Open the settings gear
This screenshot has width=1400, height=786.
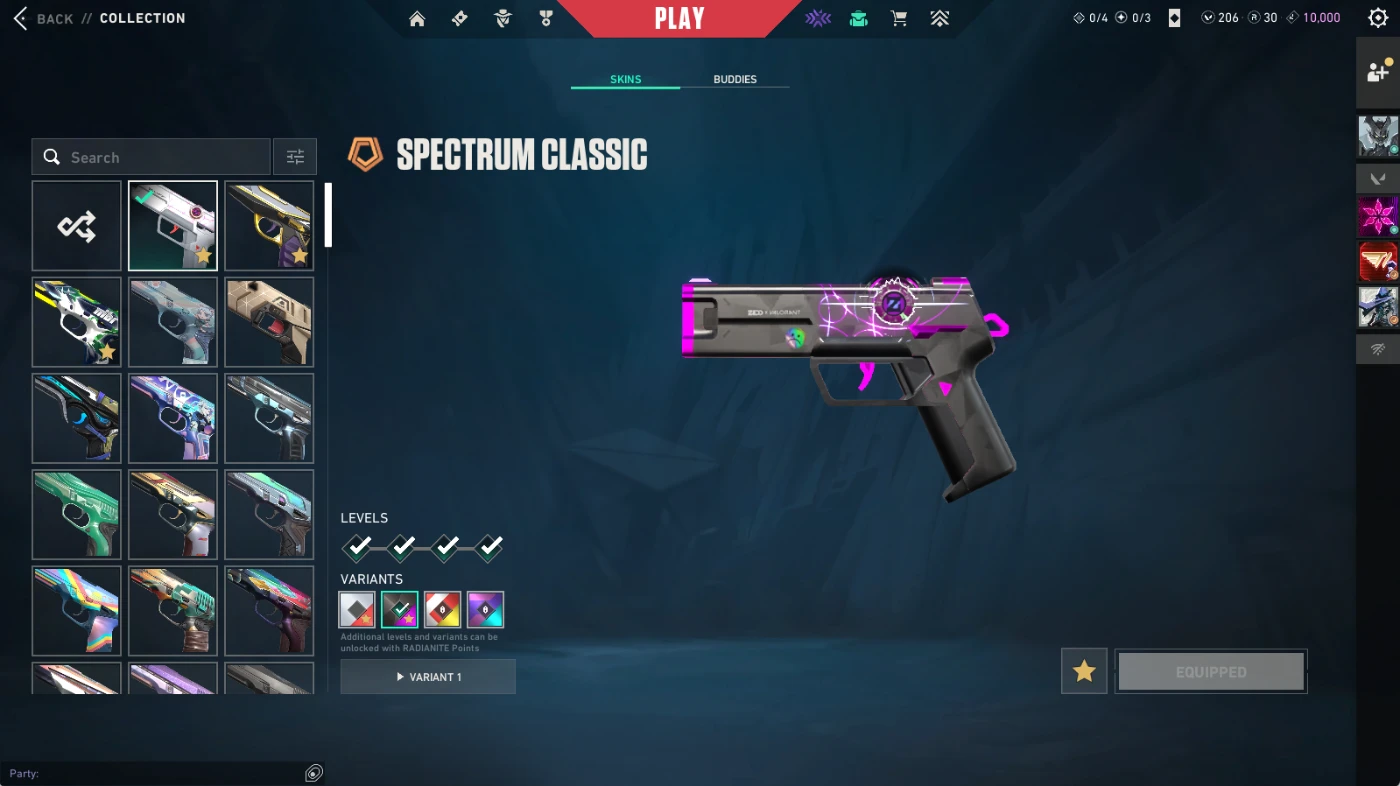1377,18
